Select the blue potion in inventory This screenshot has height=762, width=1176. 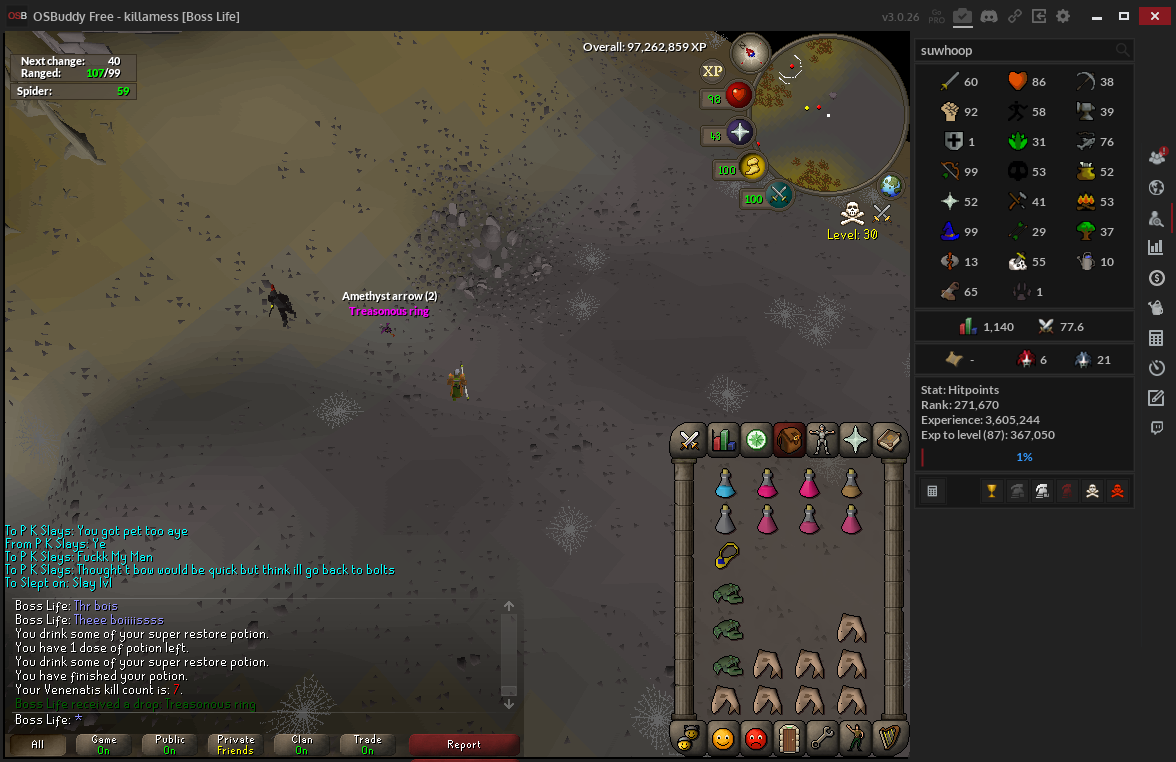pyautogui.click(x=726, y=484)
